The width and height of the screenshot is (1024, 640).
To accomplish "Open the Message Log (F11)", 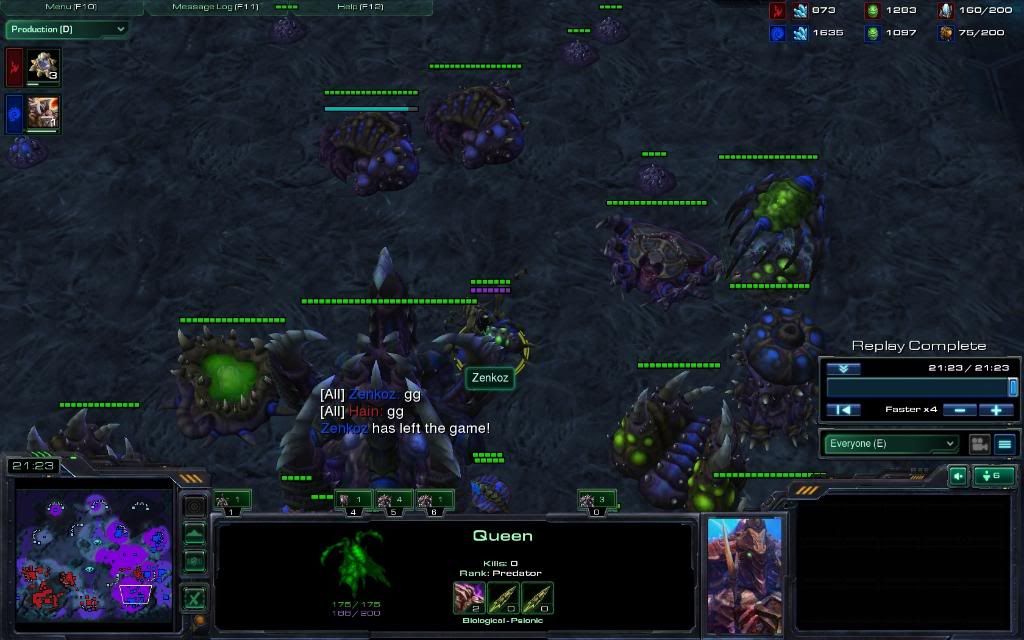I will coord(215,7).
